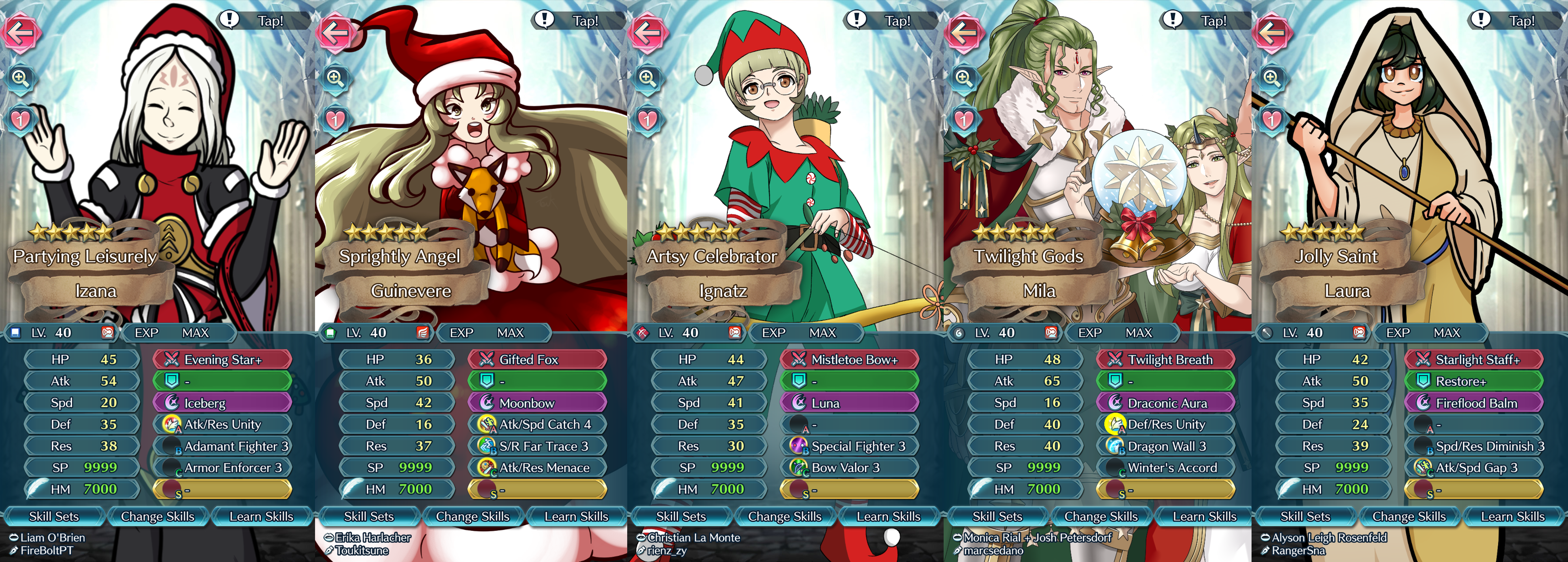Select the Evening Star+ weapon skill
This screenshot has height=562, width=1568.
coord(222,360)
